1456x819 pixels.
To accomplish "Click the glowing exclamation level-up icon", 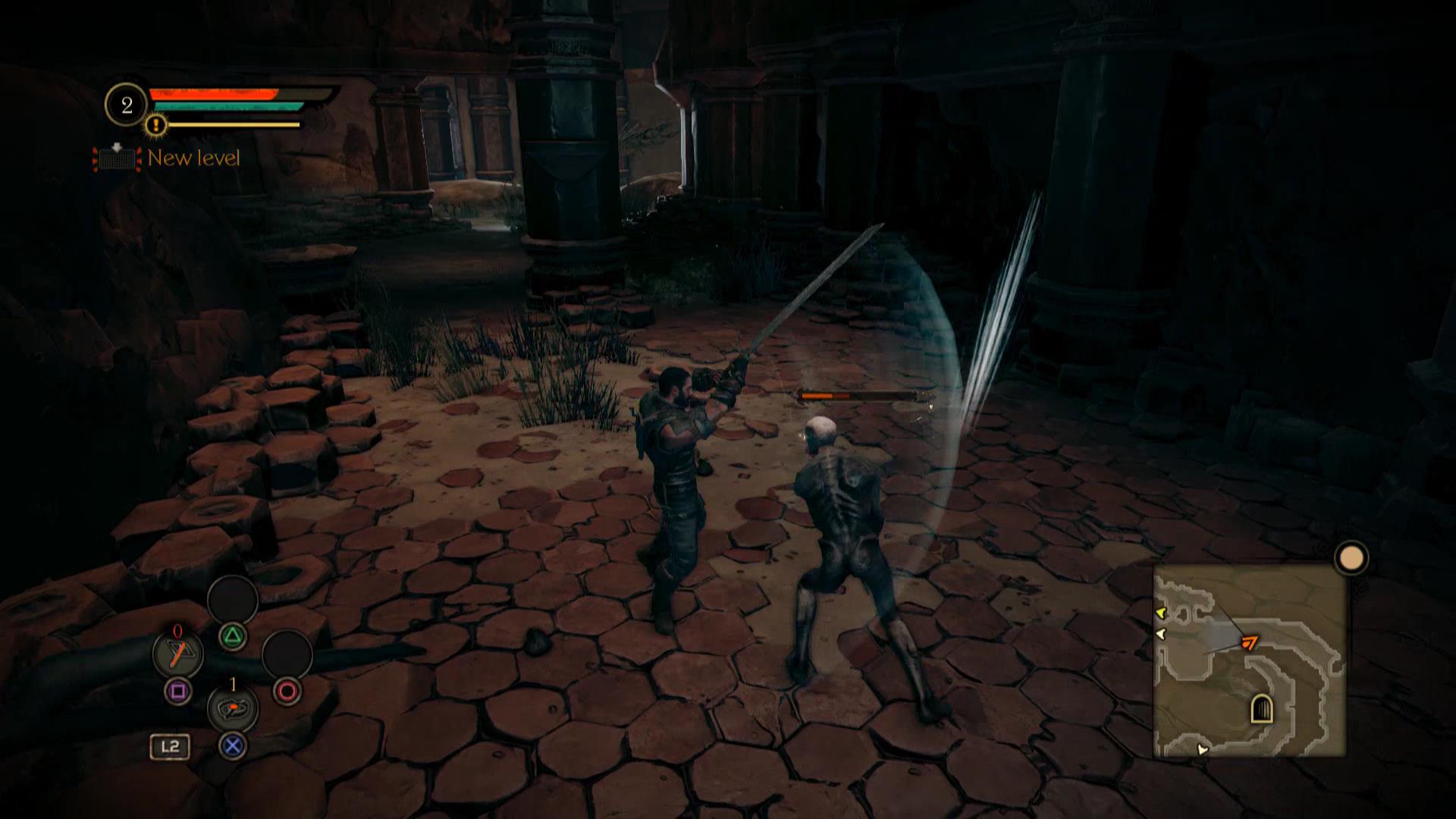I will tap(156, 124).
